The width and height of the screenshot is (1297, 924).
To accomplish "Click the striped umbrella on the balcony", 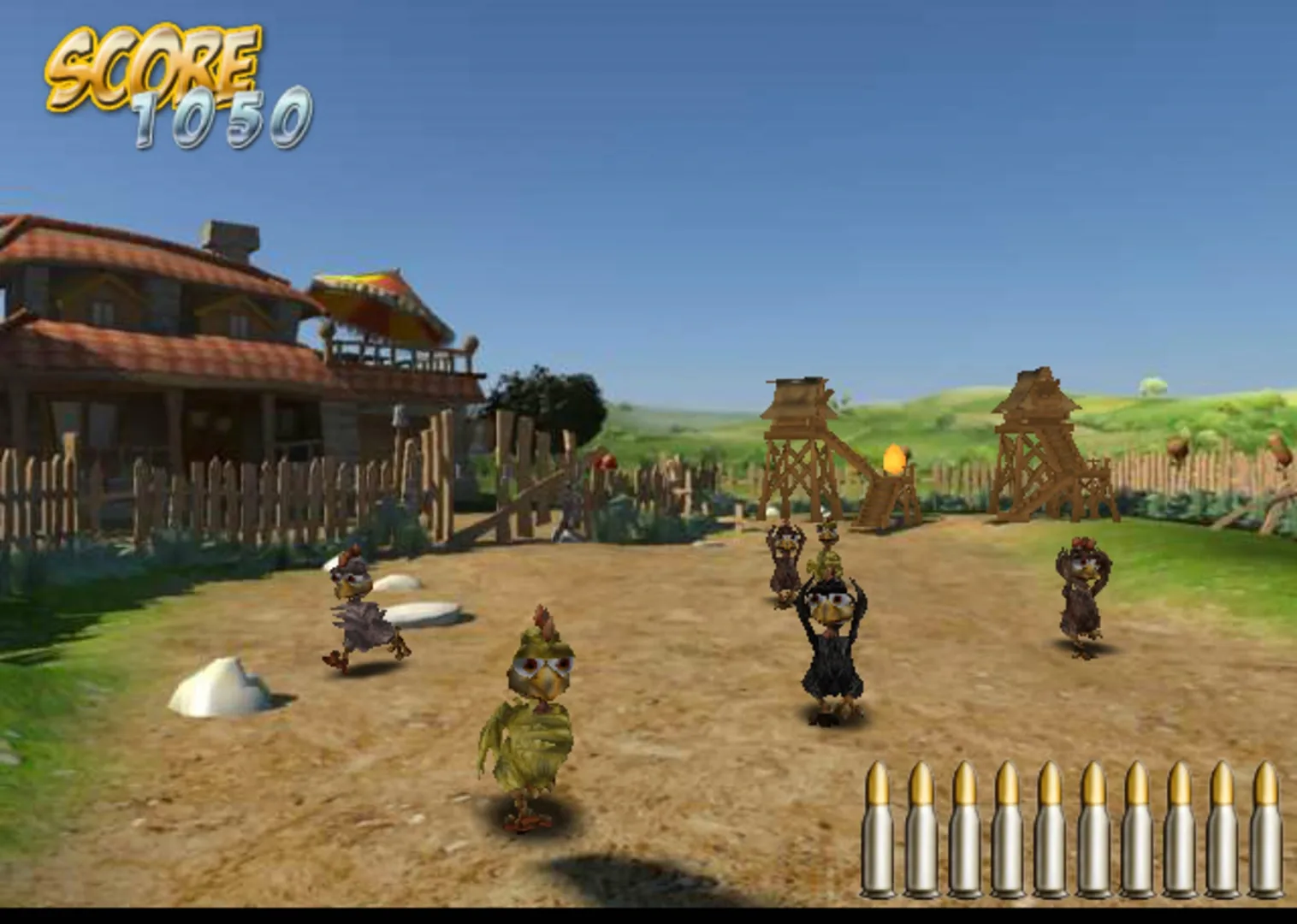I will (x=372, y=295).
